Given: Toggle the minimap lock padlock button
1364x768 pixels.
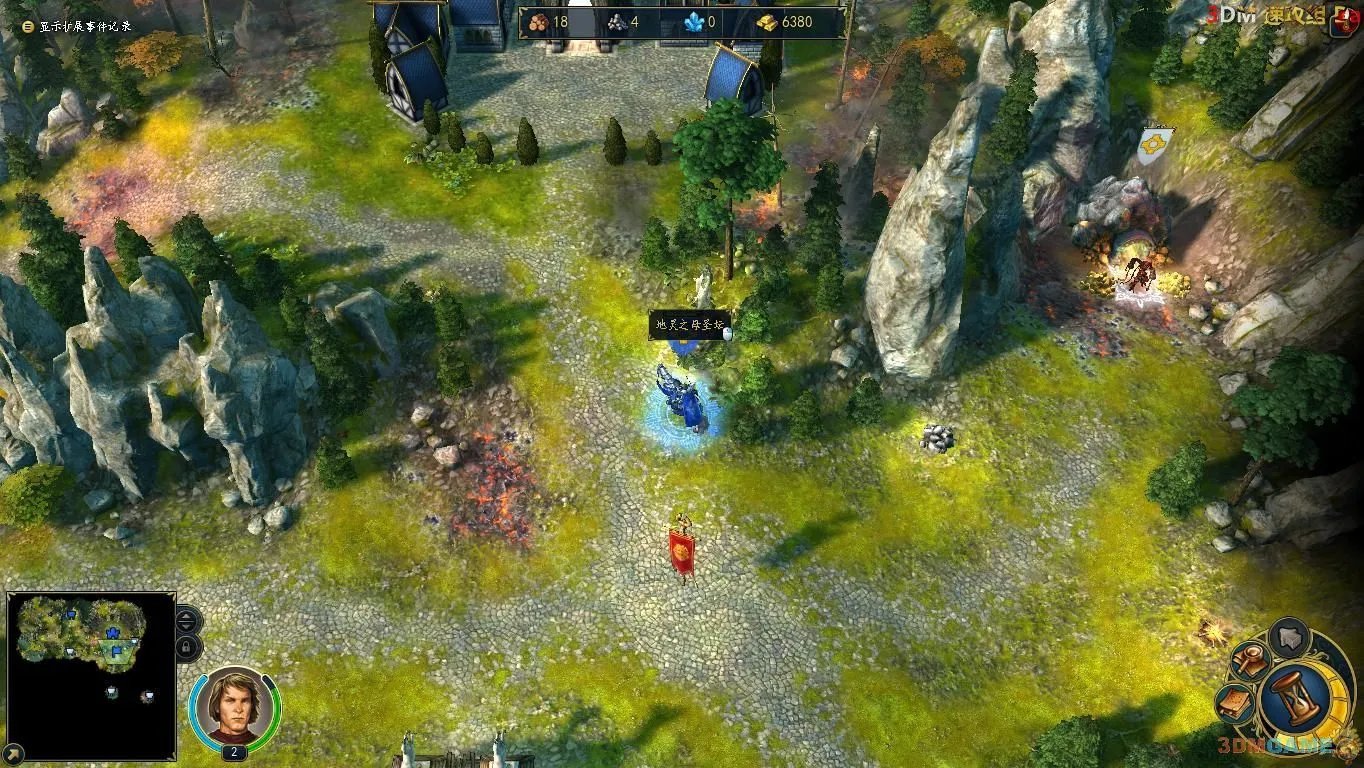Looking at the screenshot, I should click(187, 647).
